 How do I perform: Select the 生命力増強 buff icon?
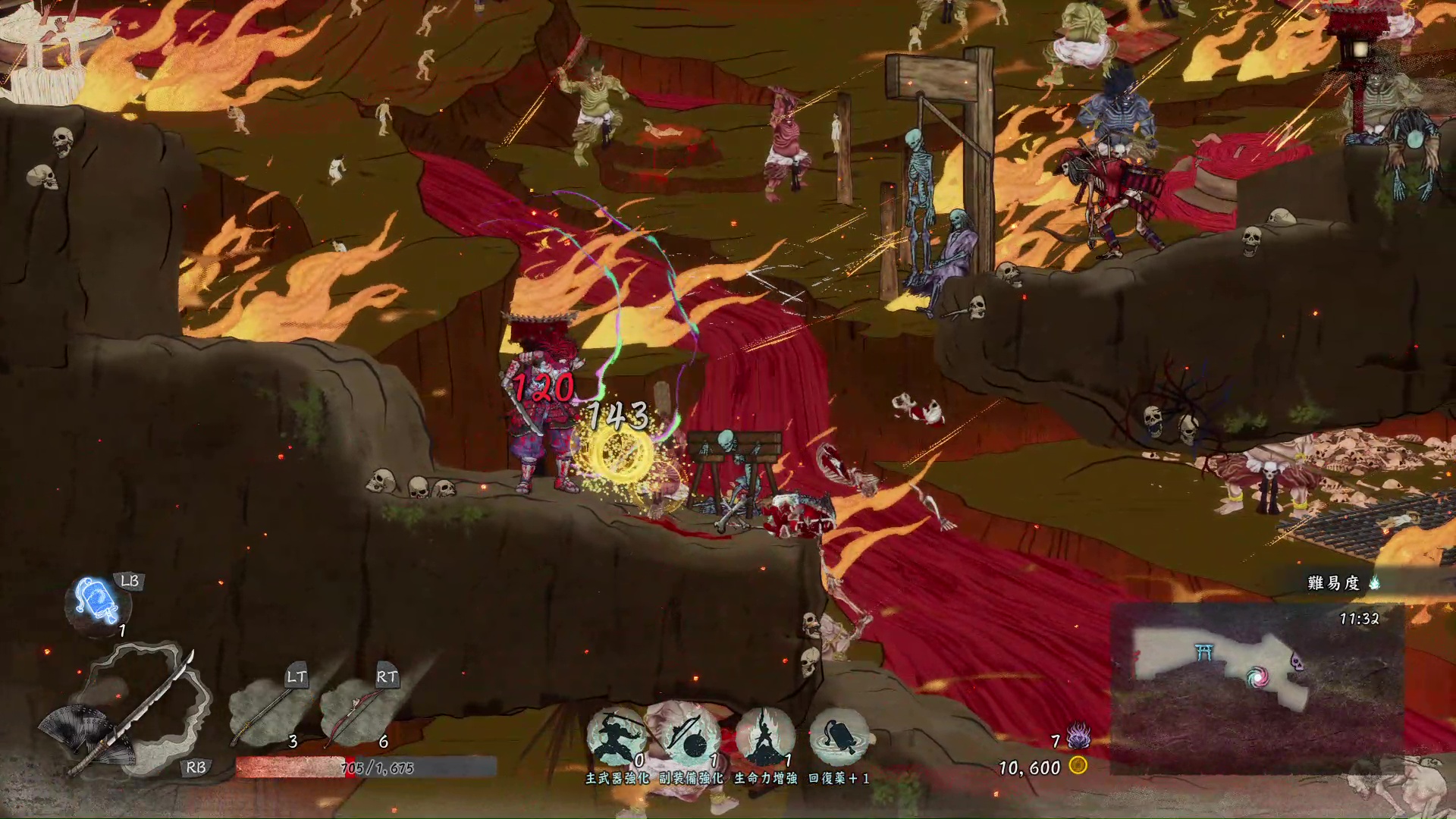[x=764, y=737]
